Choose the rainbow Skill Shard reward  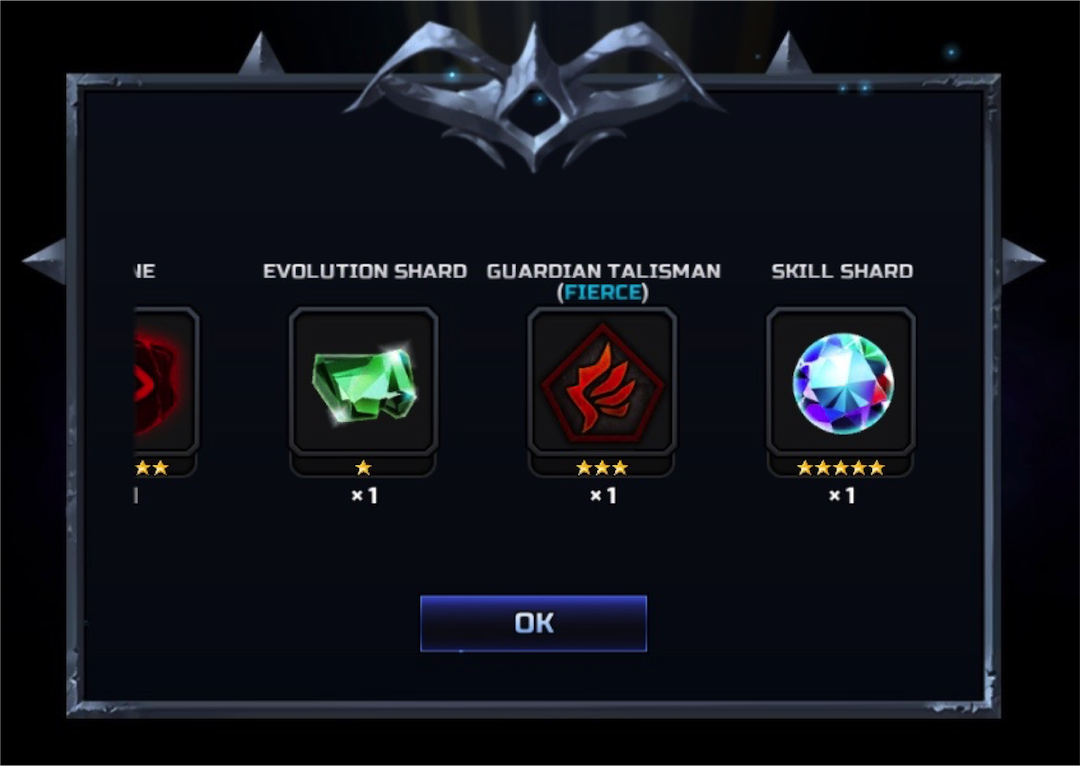[841, 382]
